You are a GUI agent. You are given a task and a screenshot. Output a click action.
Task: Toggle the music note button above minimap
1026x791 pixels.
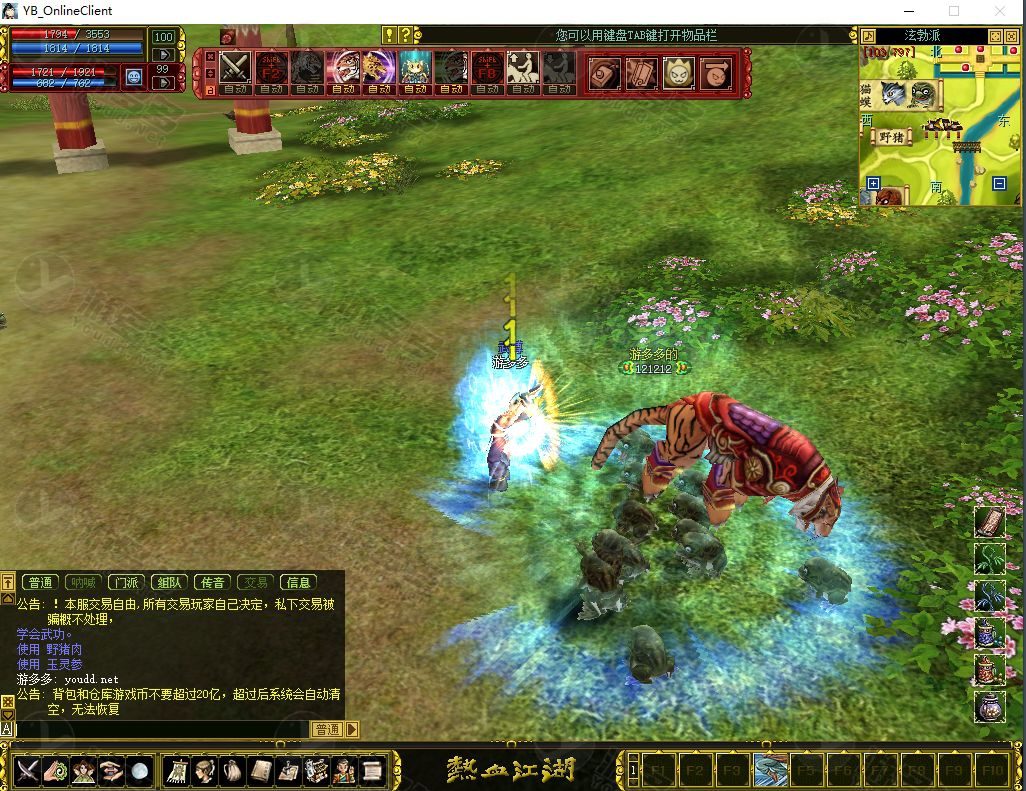point(868,36)
